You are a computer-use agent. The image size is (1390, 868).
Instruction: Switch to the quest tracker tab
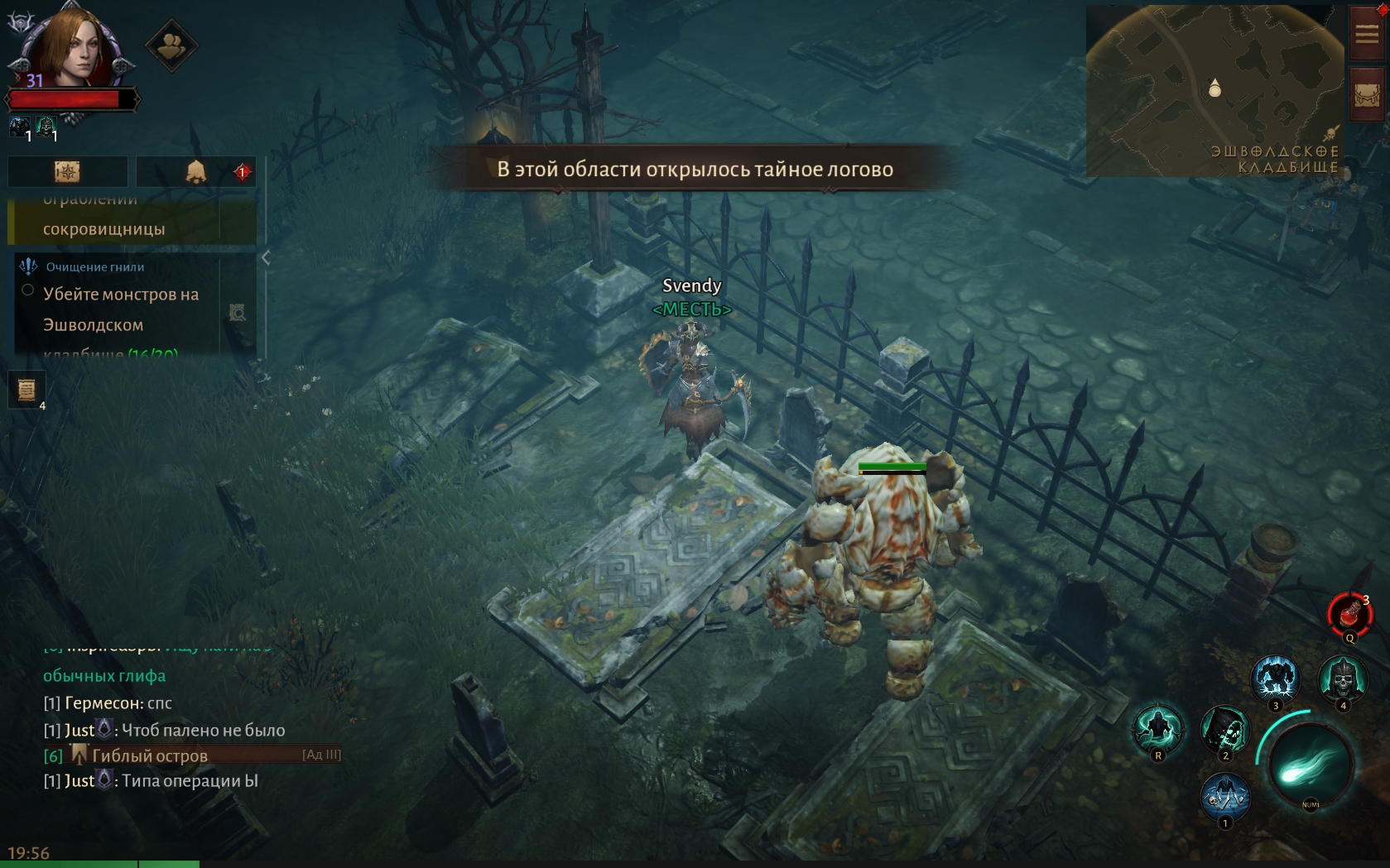click(x=67, y=171)
